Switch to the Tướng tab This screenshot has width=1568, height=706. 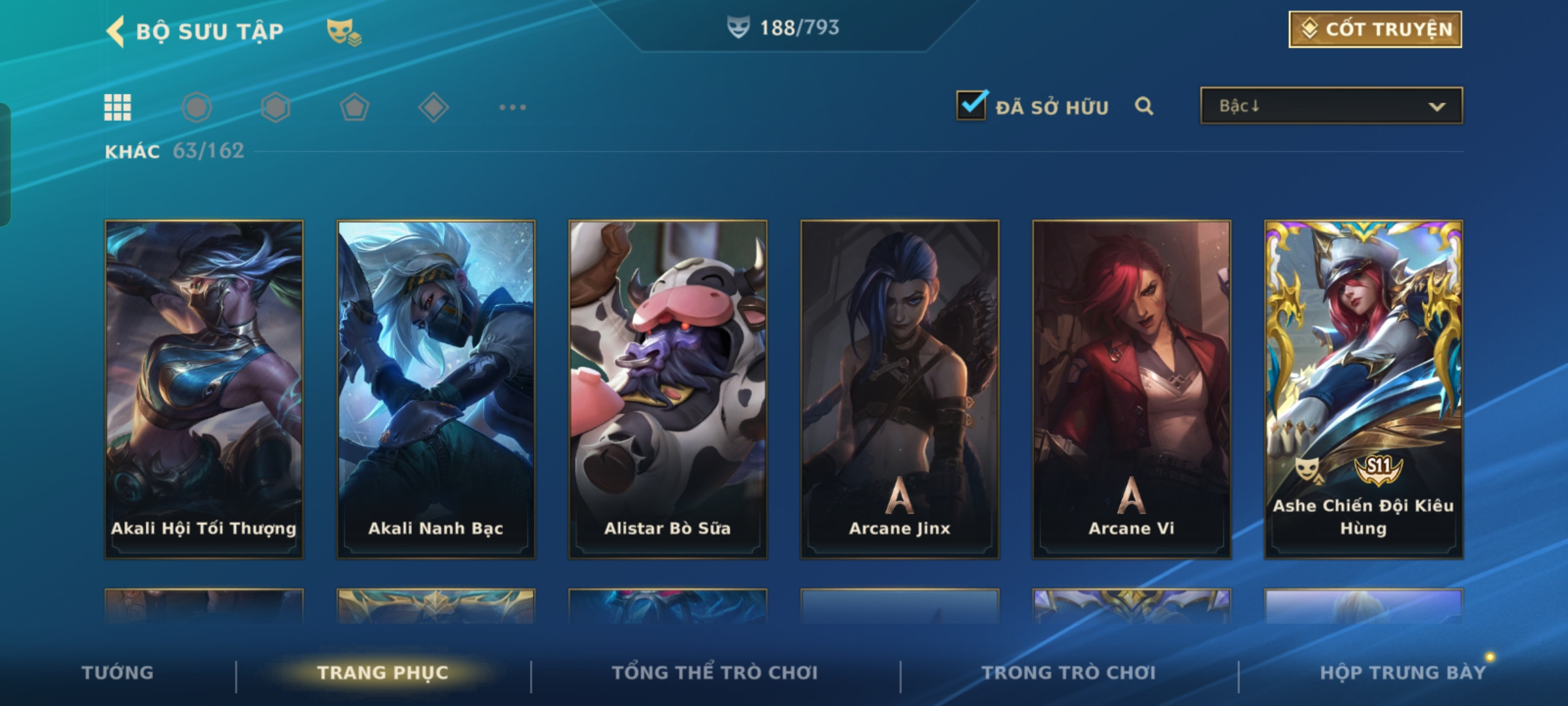point(118,673)
